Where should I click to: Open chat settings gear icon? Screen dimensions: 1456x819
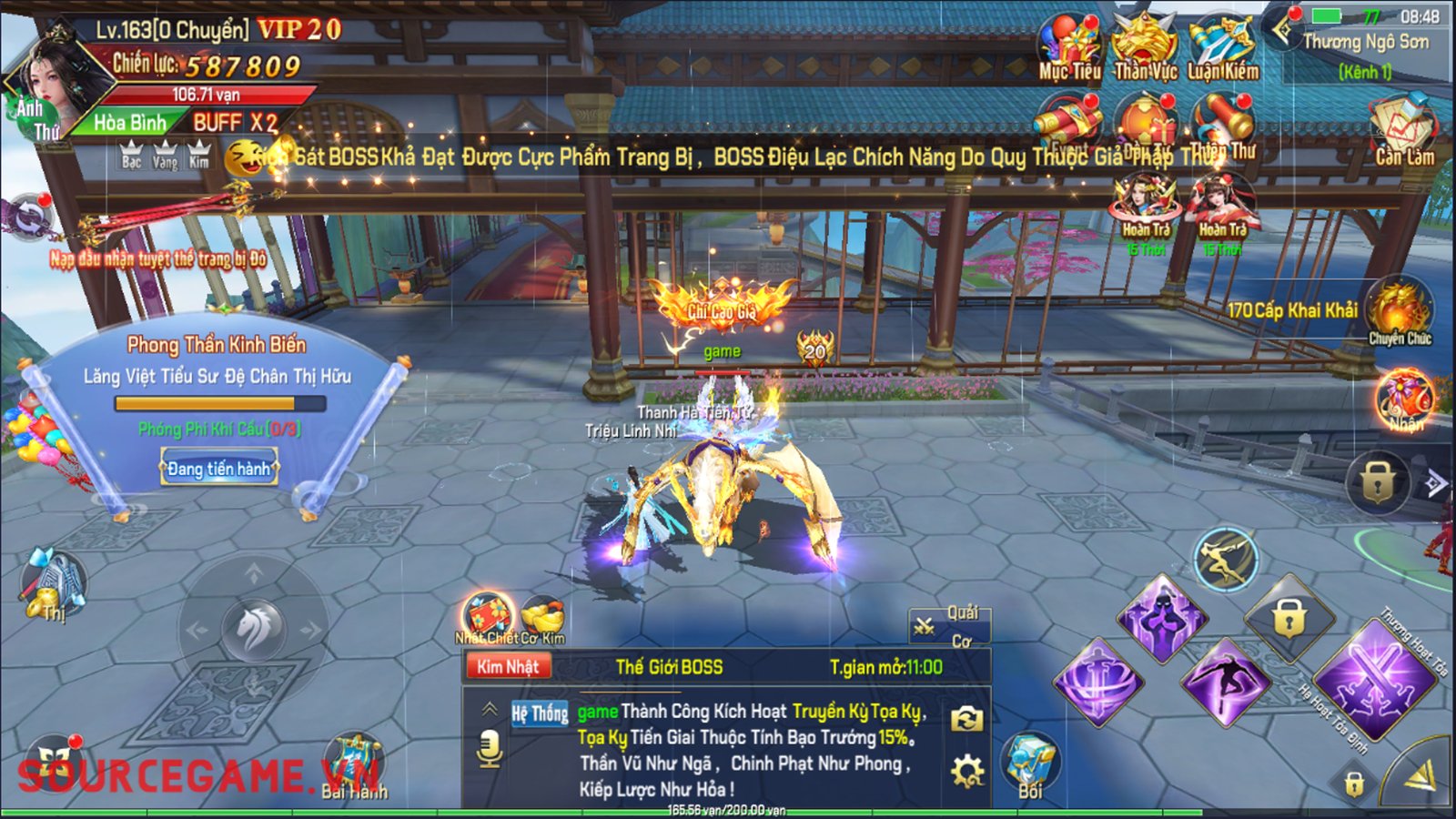(966, 773)
